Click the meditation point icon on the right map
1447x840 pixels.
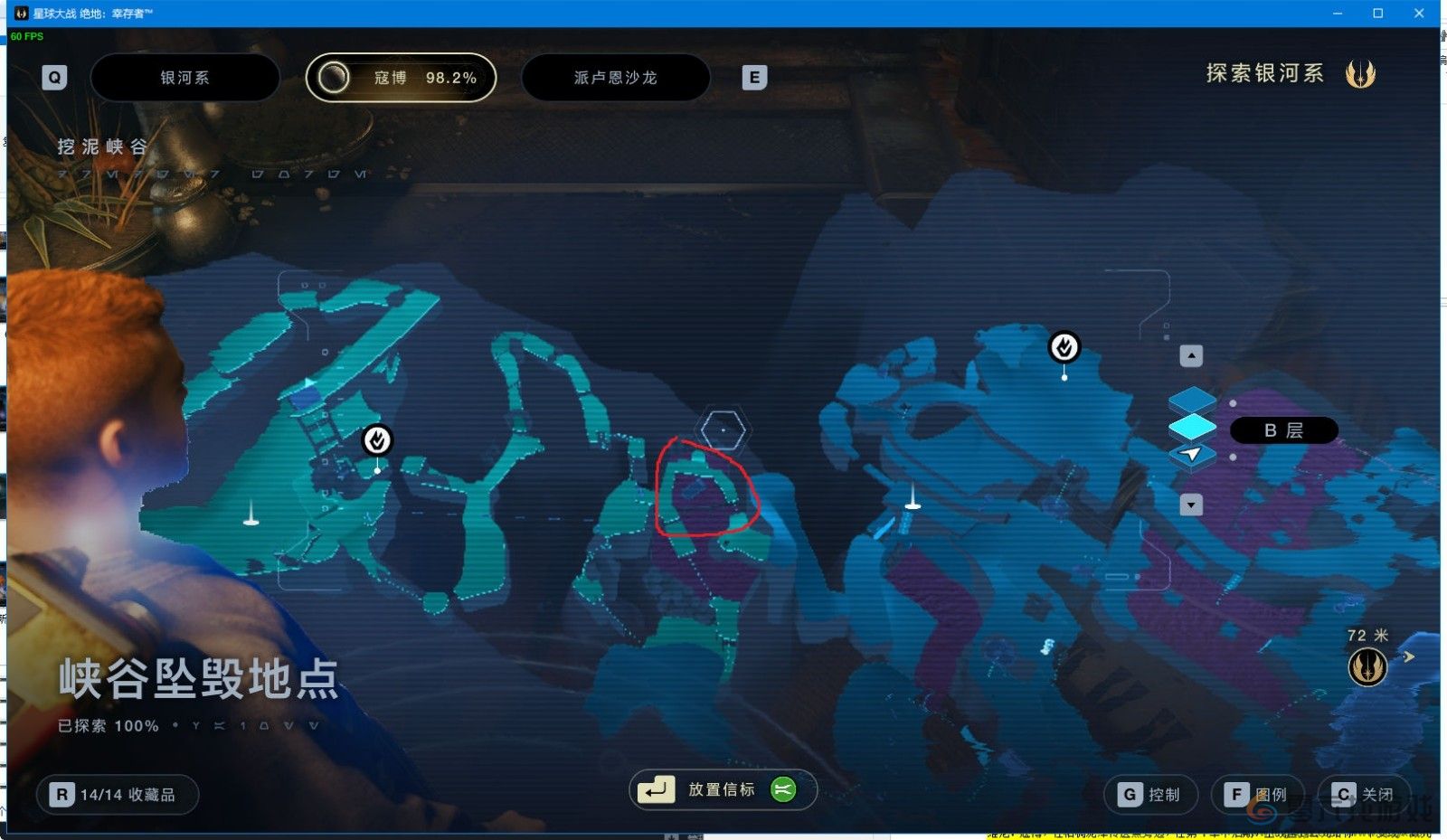[x=1064, y=346]
